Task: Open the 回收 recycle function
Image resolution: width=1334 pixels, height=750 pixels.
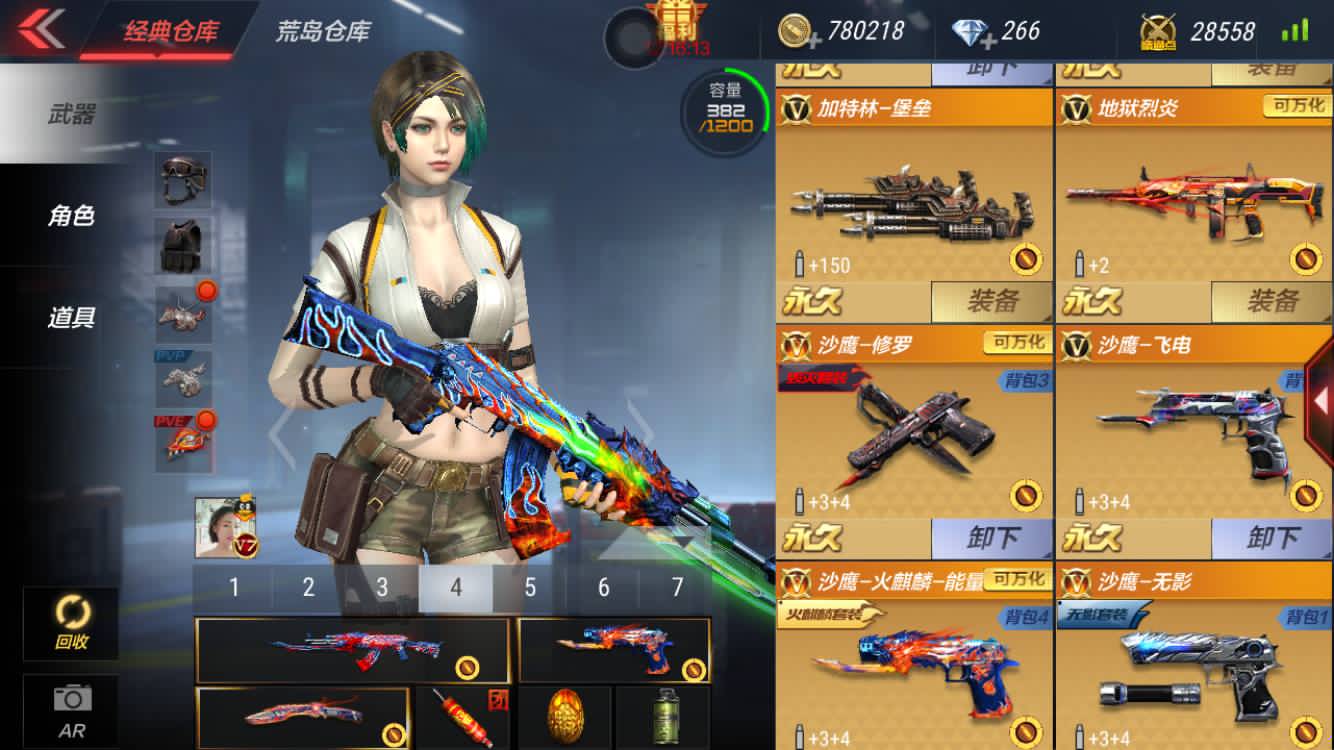Action: [71, 621]
